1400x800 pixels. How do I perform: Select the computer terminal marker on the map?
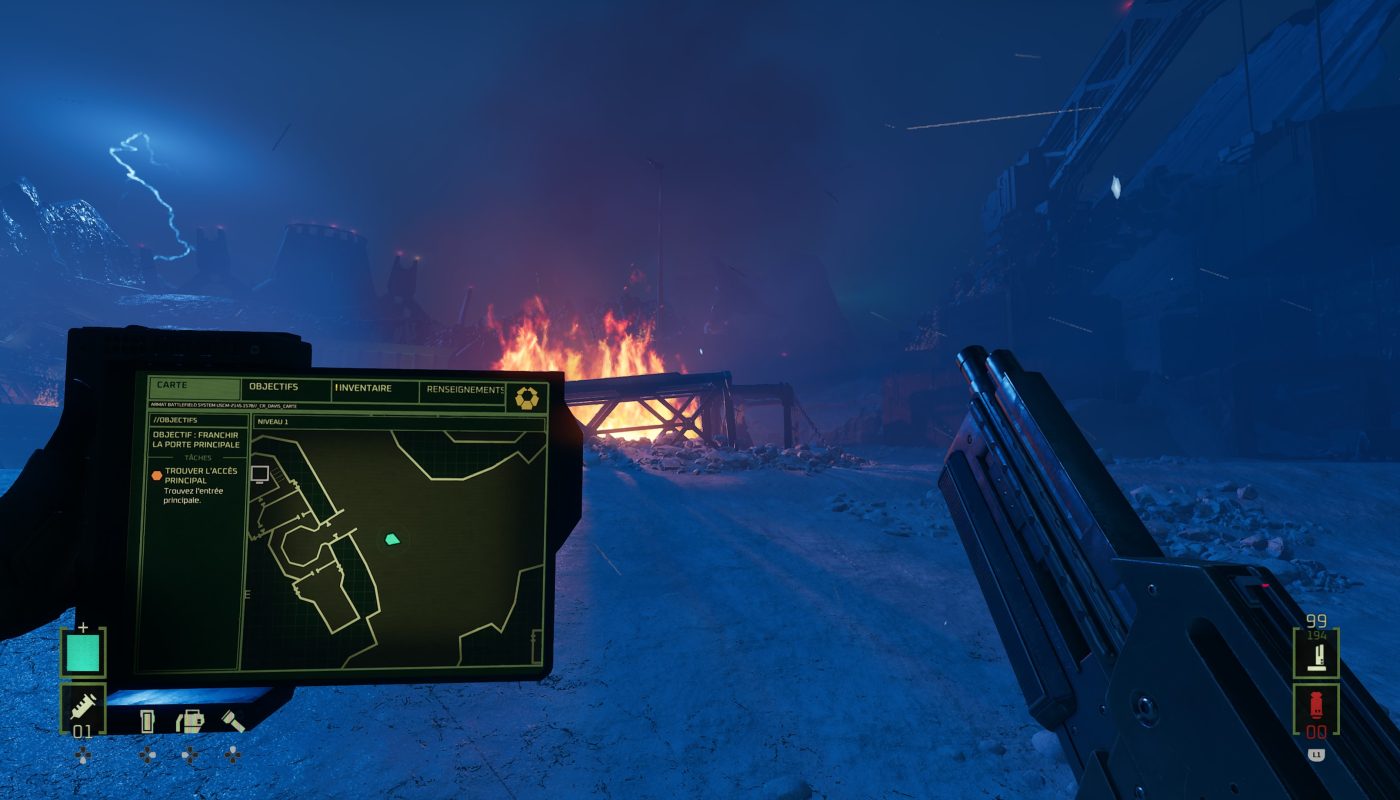tap(260, 474)
